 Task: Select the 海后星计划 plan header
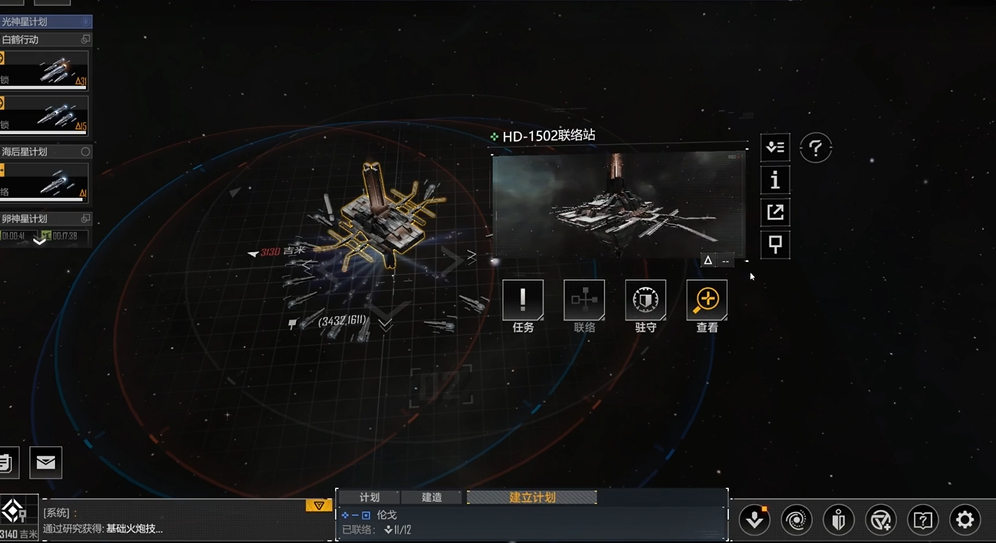[x=40, y=152]
